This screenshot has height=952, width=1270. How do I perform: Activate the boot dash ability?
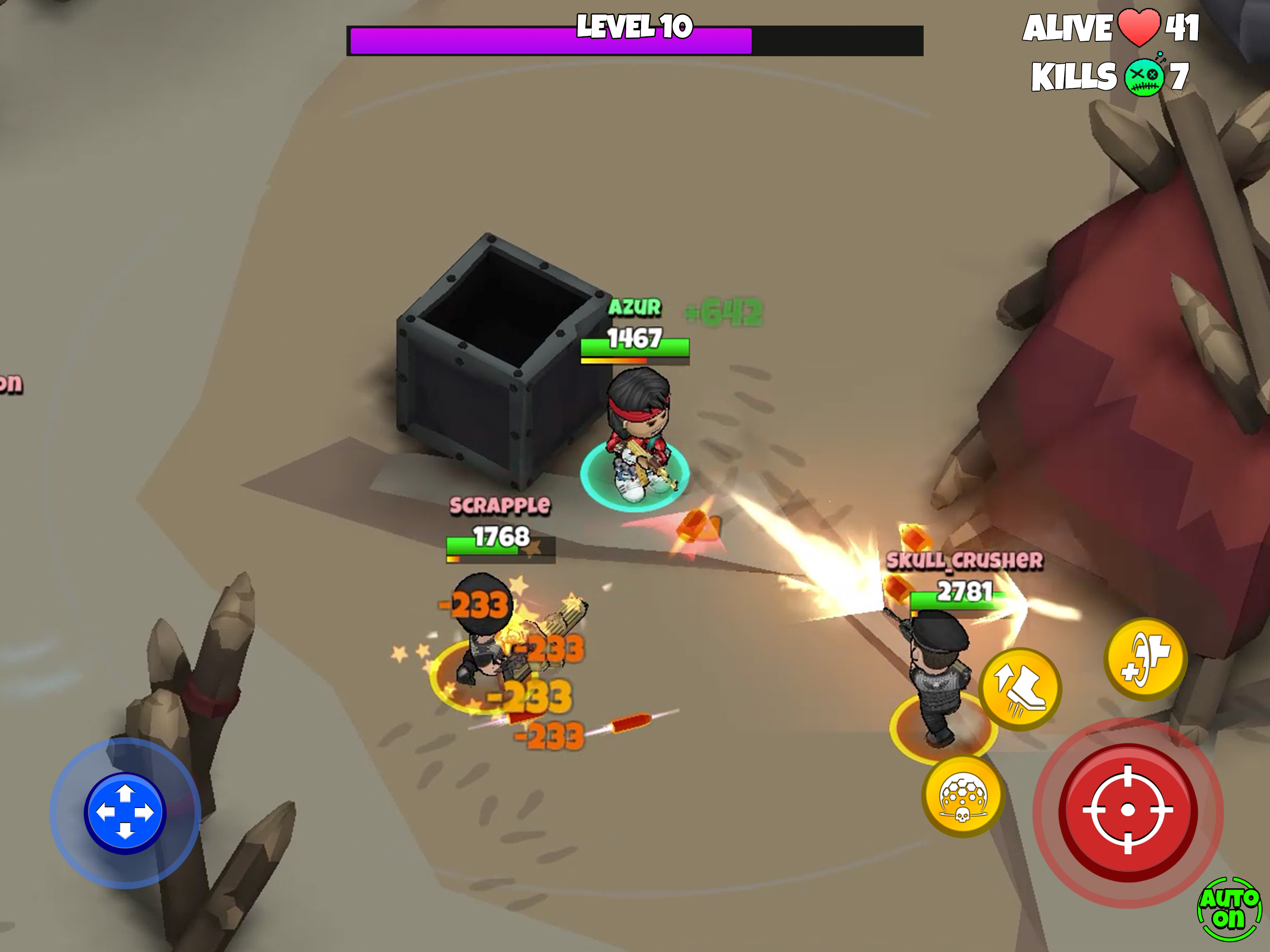(1020, 689)
